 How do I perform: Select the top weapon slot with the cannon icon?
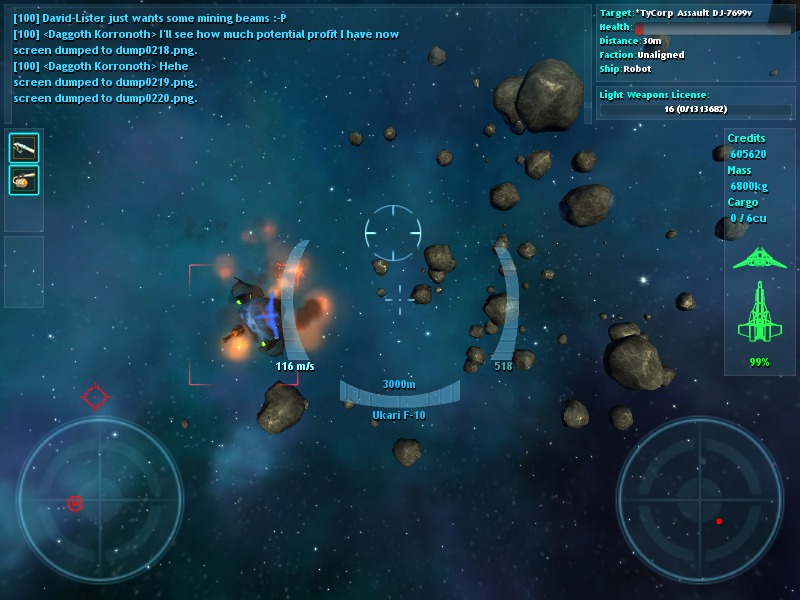[24, 148]
